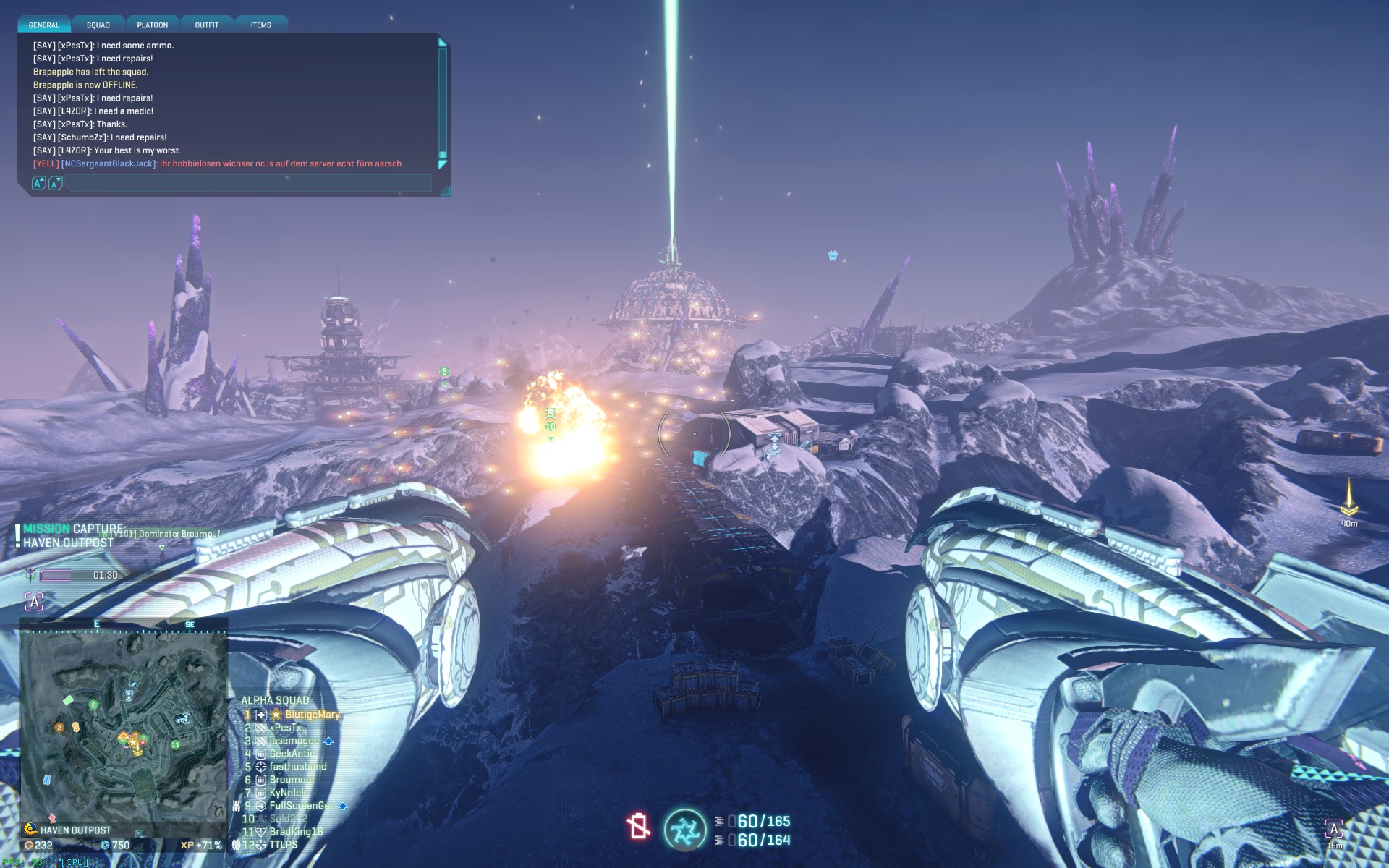Screen dimensions: 1389x868
Task: Click the Capture Haven Outpost mission tracker
Action: [x=72, y=536]
